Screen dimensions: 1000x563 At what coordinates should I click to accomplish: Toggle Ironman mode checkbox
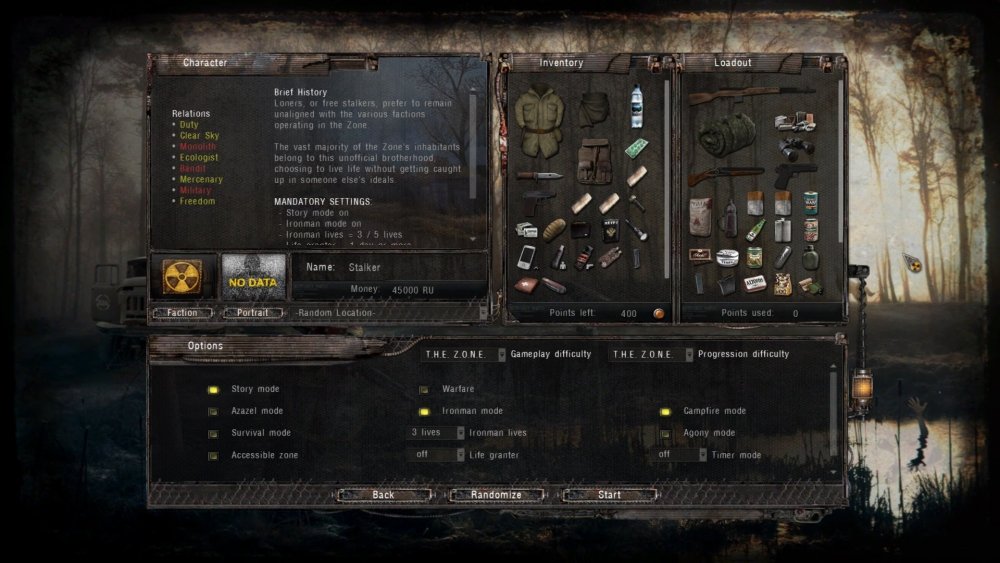pyautogui.click(x=424, y=411)
